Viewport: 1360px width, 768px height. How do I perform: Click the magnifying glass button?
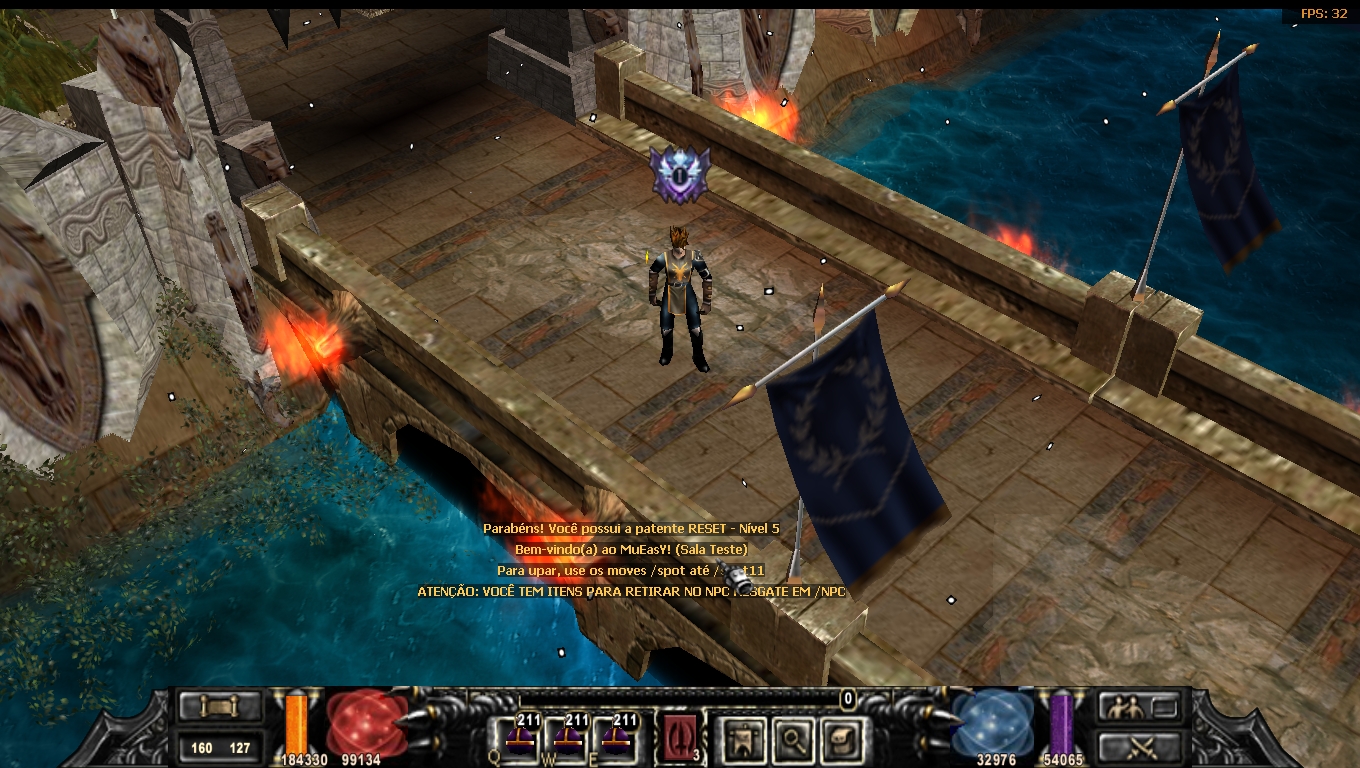tap(790, 740)
